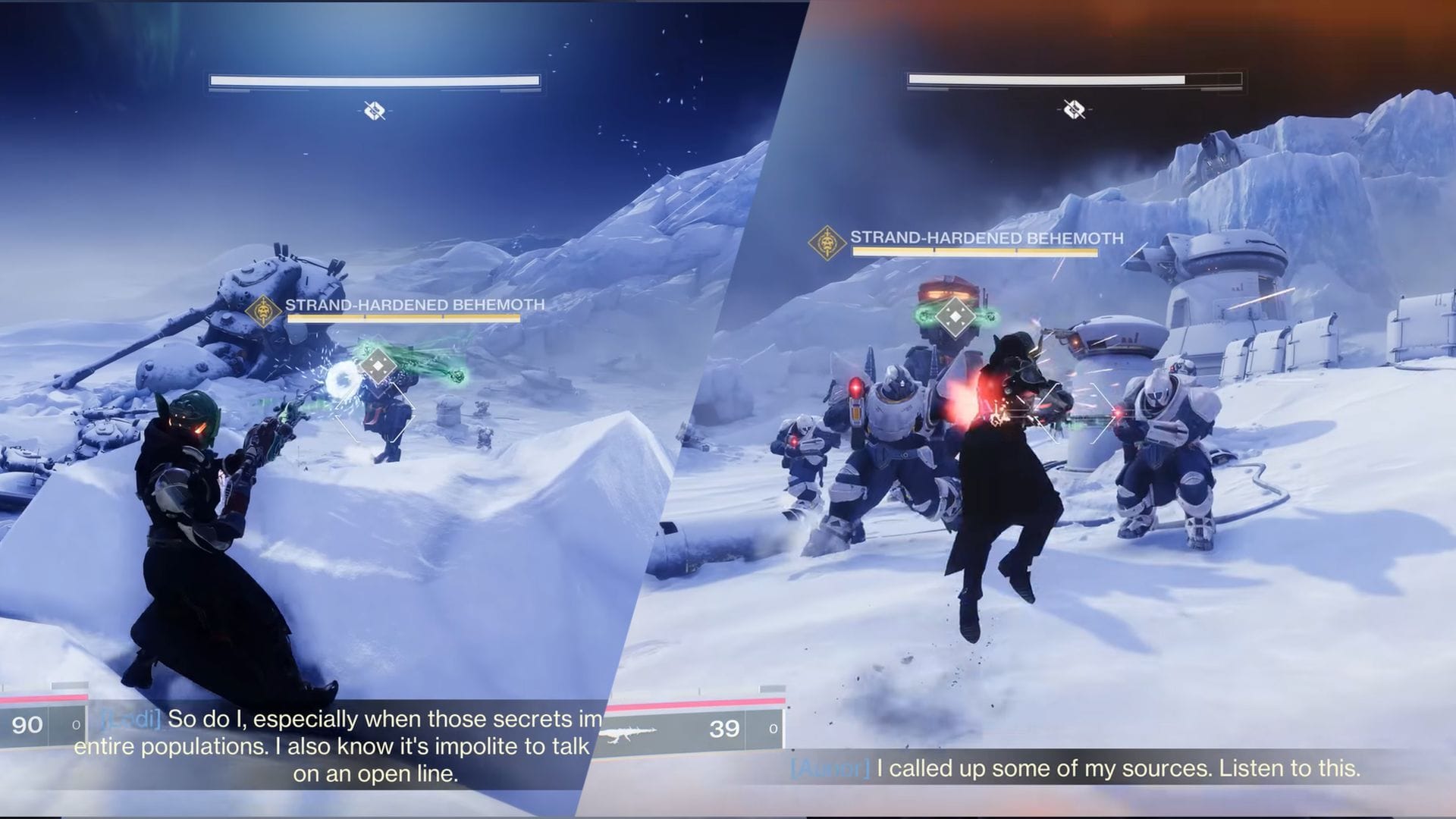This screenshot has width=1456, height=819.
Task: Click the reserve ammo 0 next to the 90 counter
Action: point(75,724)
